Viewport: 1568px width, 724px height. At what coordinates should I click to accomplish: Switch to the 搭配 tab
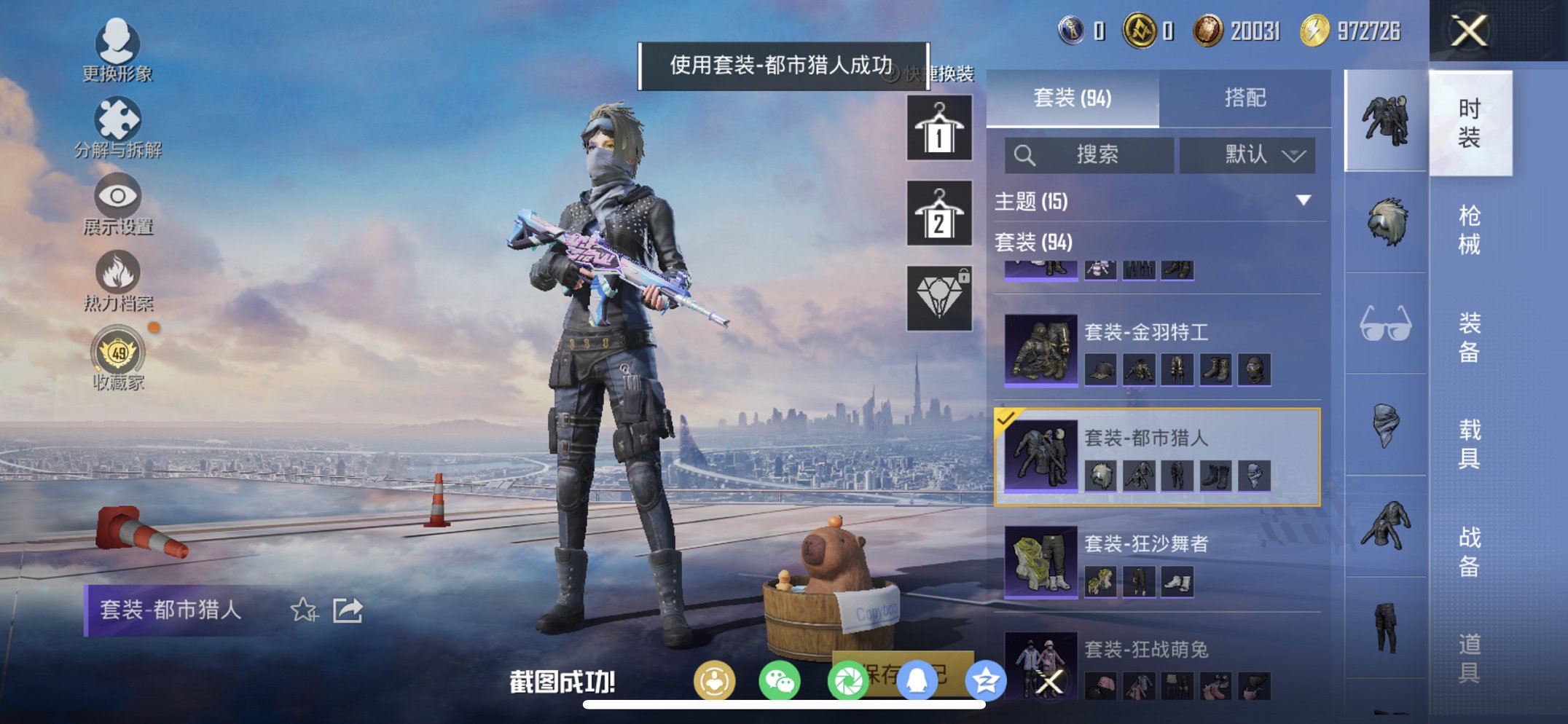(x=1247, y=97)
